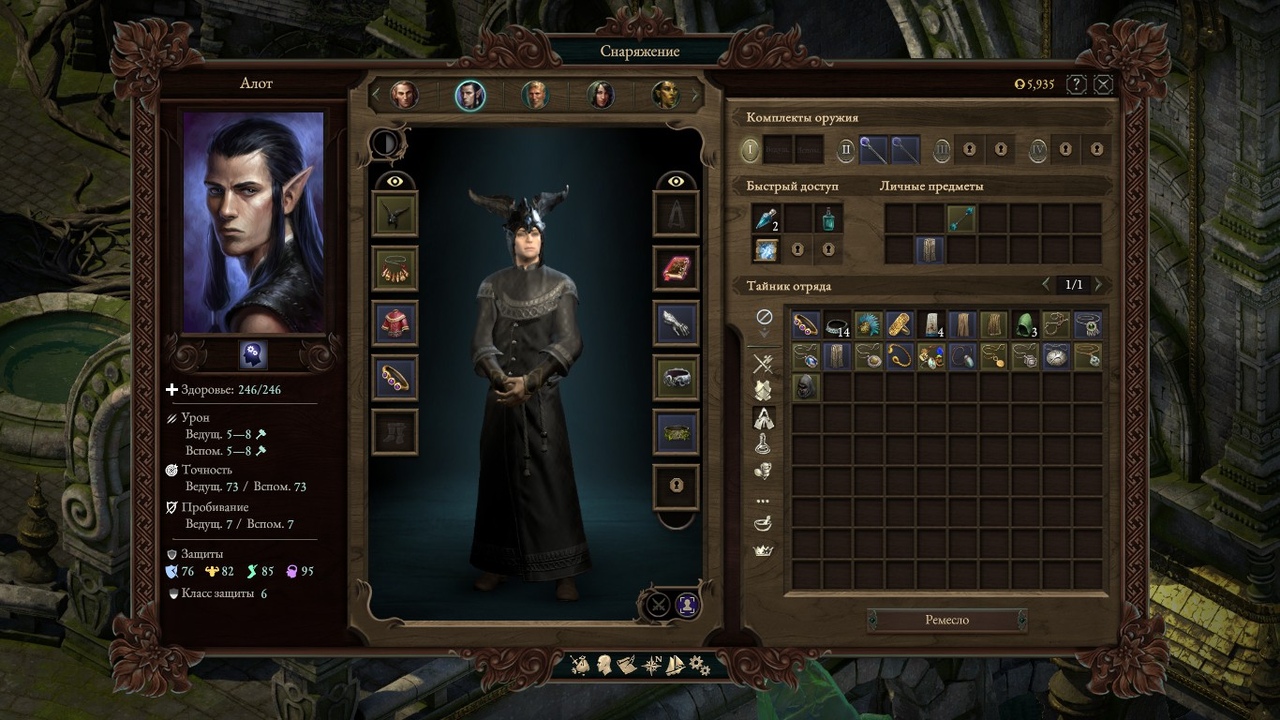Image resolution: width=1280 pixels, height=720 pixels.
Task: Select the blue feathered headdress in stash
Action: click(868, 324)
